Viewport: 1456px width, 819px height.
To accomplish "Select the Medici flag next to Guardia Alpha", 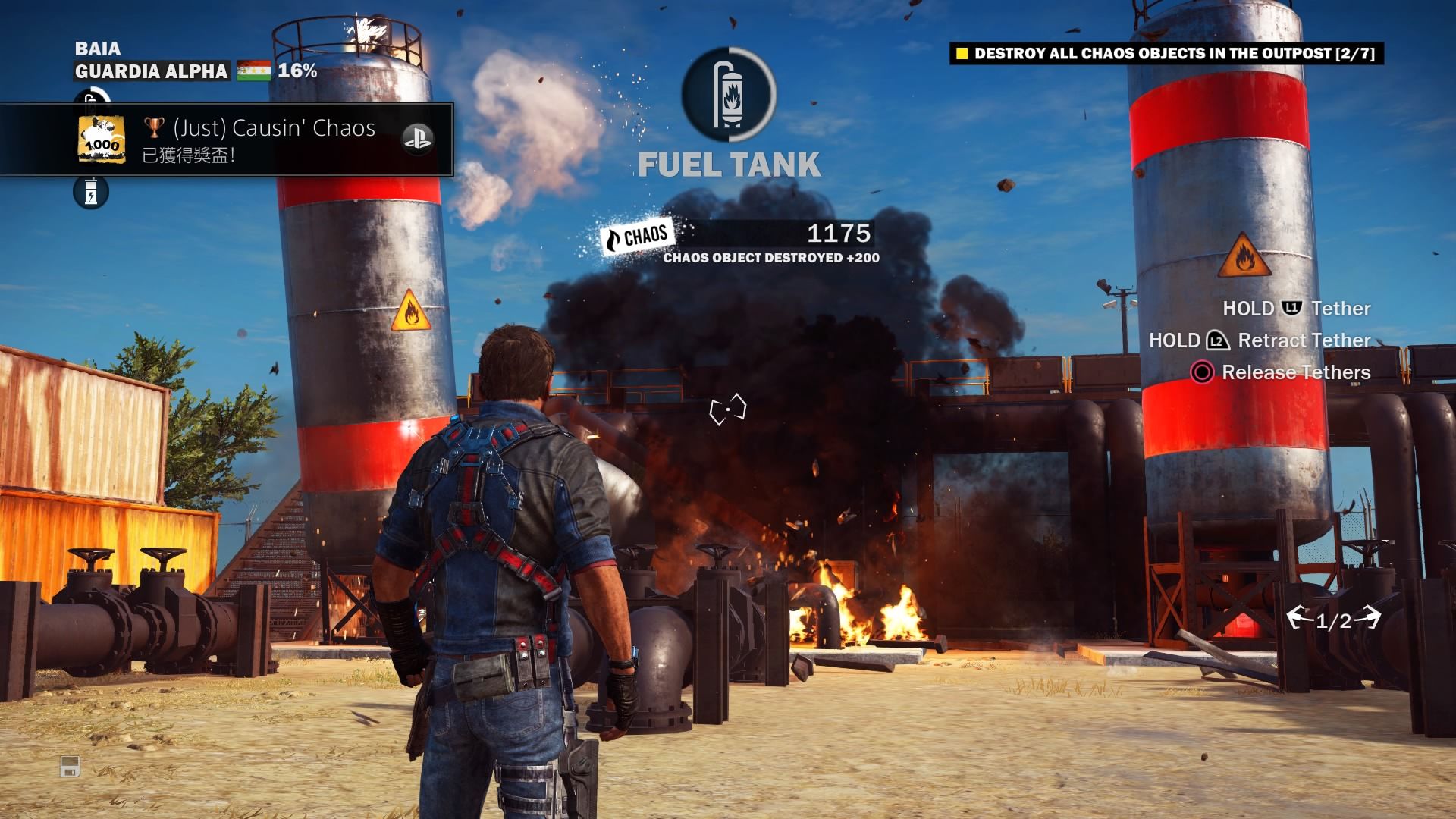I will [253, 71].
